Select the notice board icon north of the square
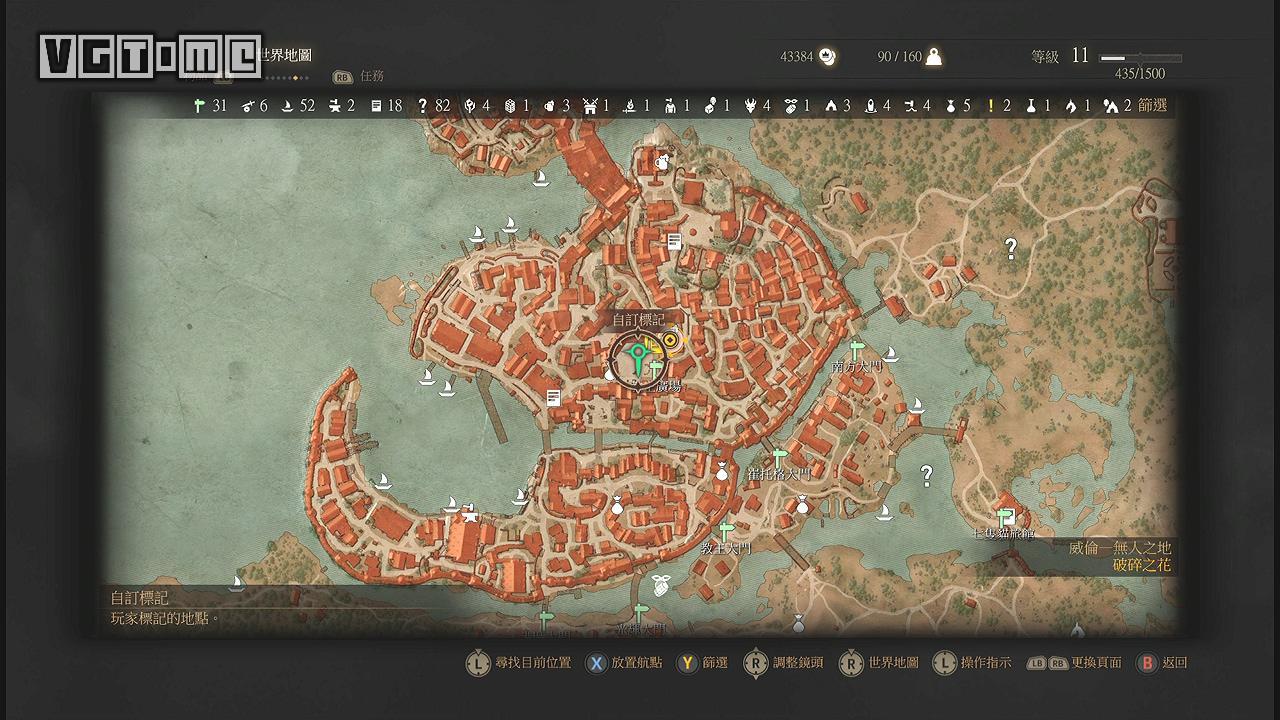The image size is (1280, 720). pos(675,241)
